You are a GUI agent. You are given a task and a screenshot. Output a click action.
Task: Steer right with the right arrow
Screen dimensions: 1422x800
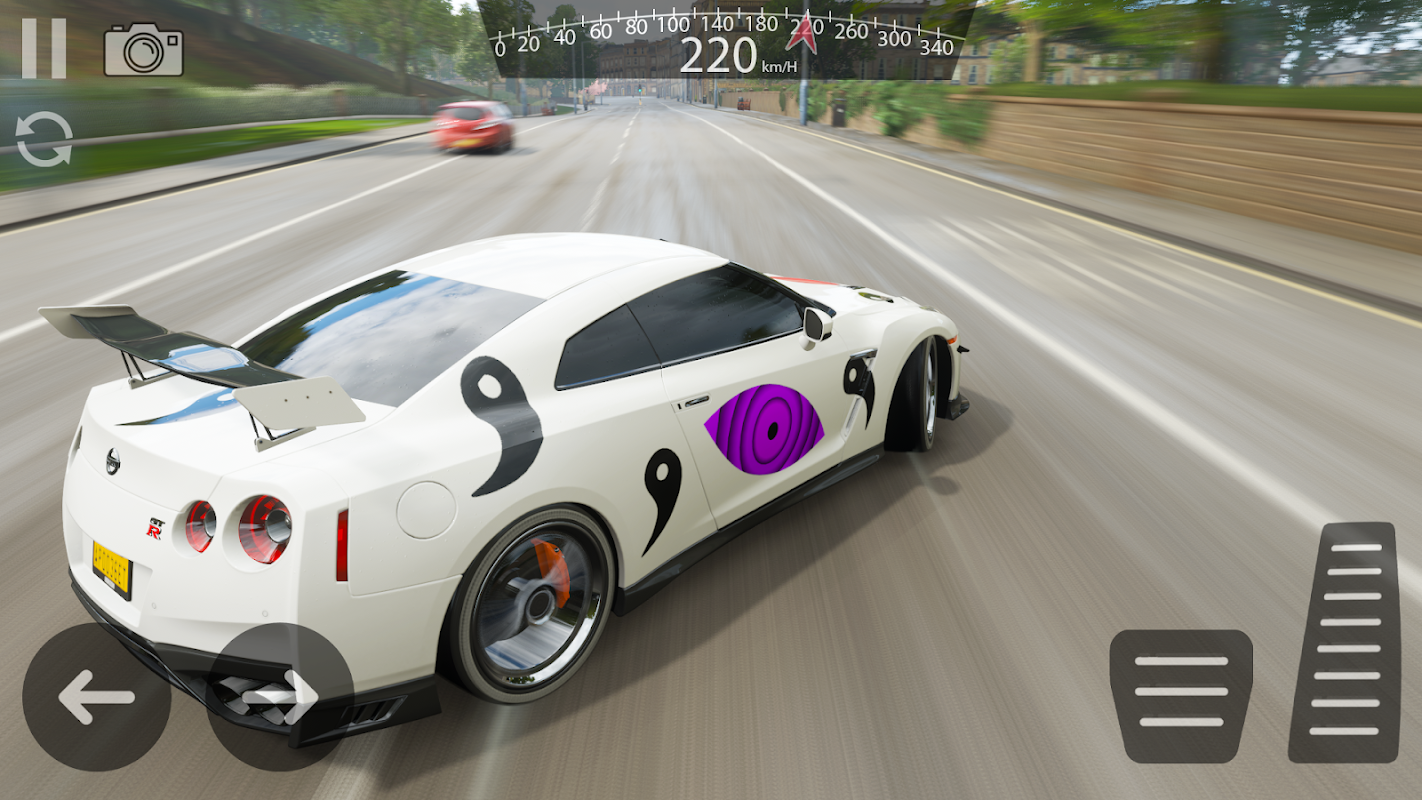(x=280, y=697)
